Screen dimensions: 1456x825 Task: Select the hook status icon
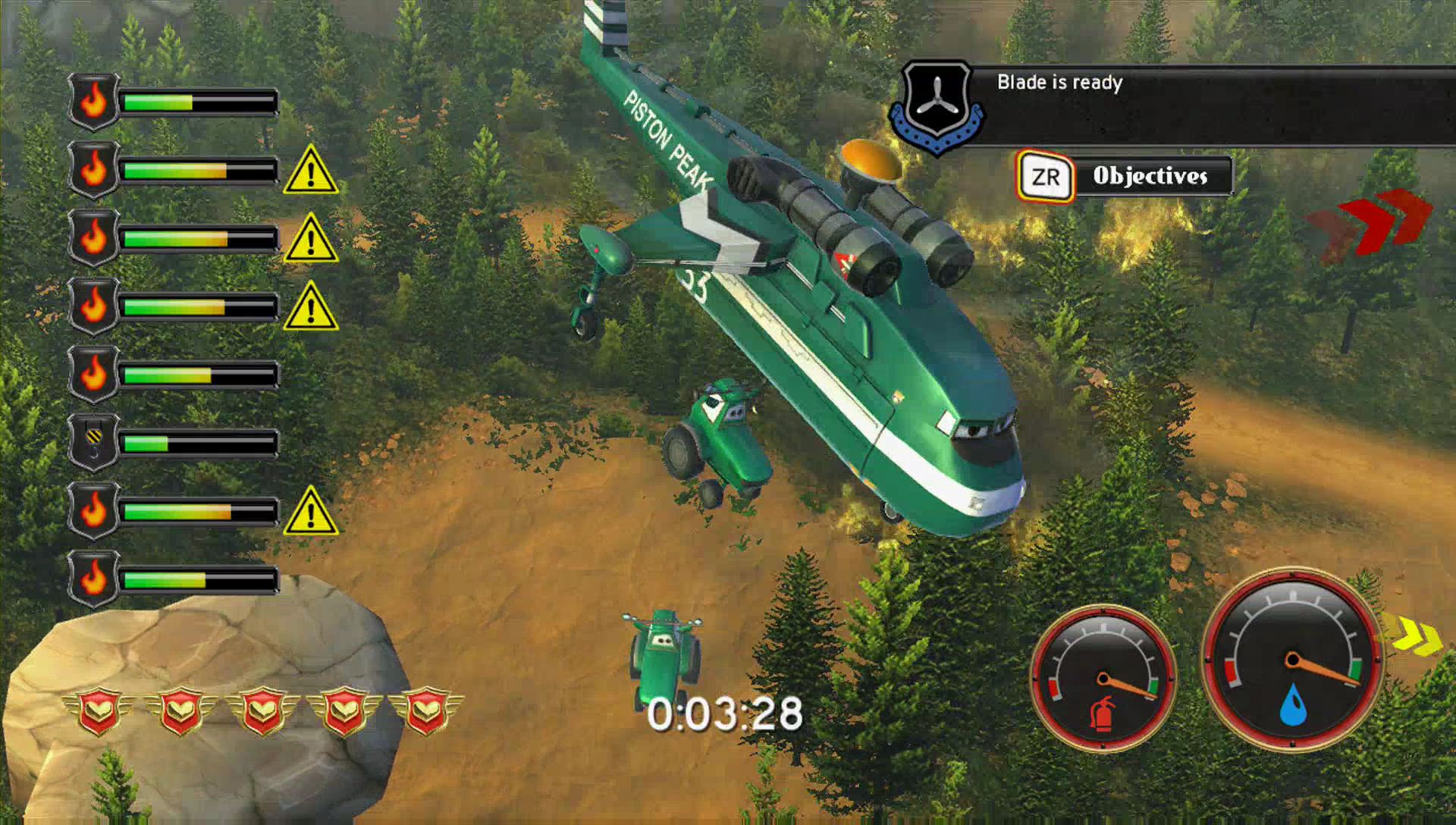(93, 442)
